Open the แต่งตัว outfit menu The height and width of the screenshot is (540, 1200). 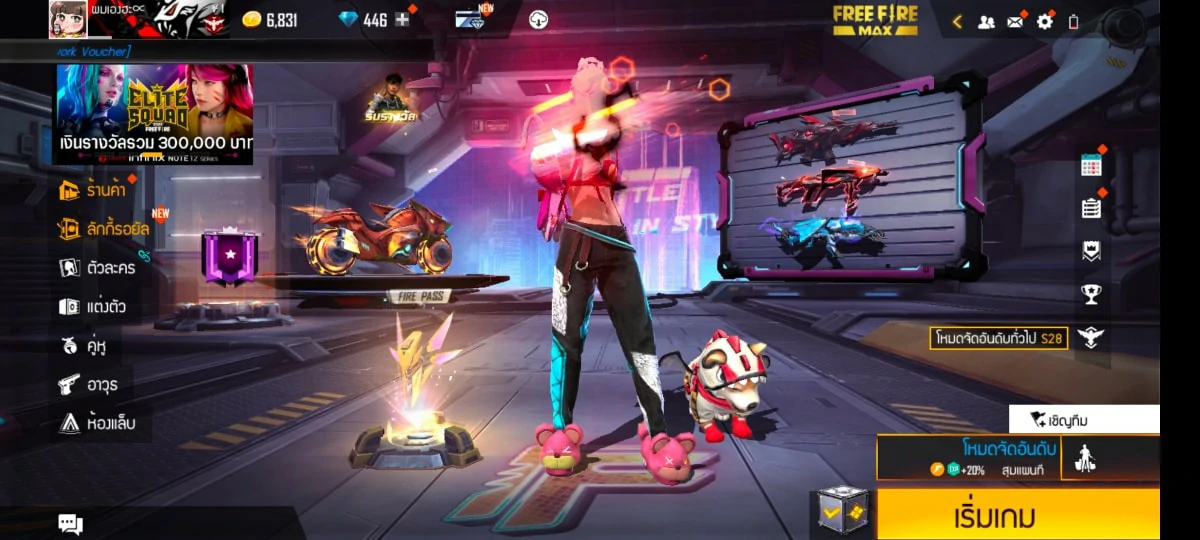click(x=93, y=306)
